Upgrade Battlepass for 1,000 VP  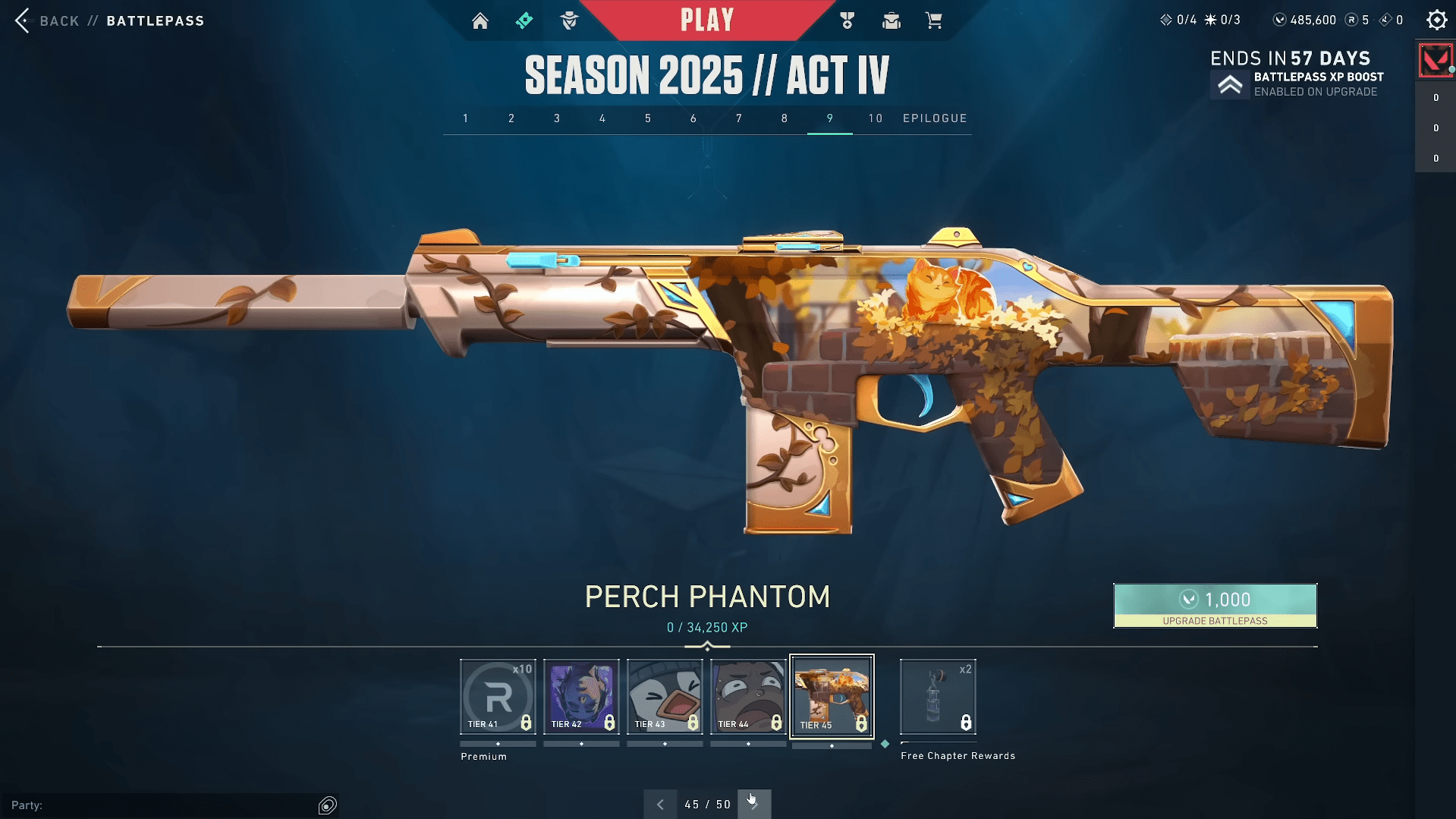point(1215,605)
